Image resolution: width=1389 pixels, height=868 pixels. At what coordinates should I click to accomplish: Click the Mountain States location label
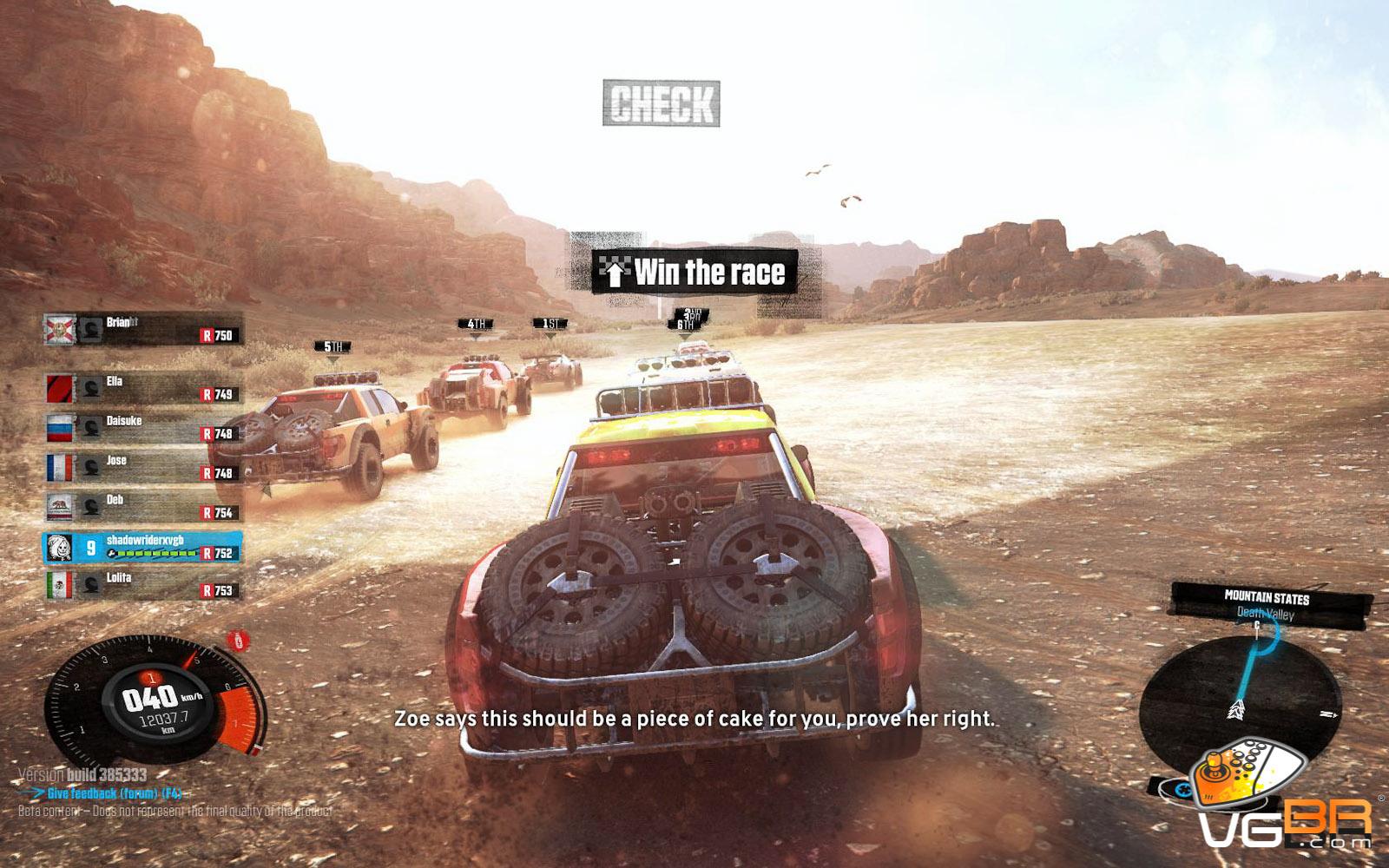(1266, 597)
